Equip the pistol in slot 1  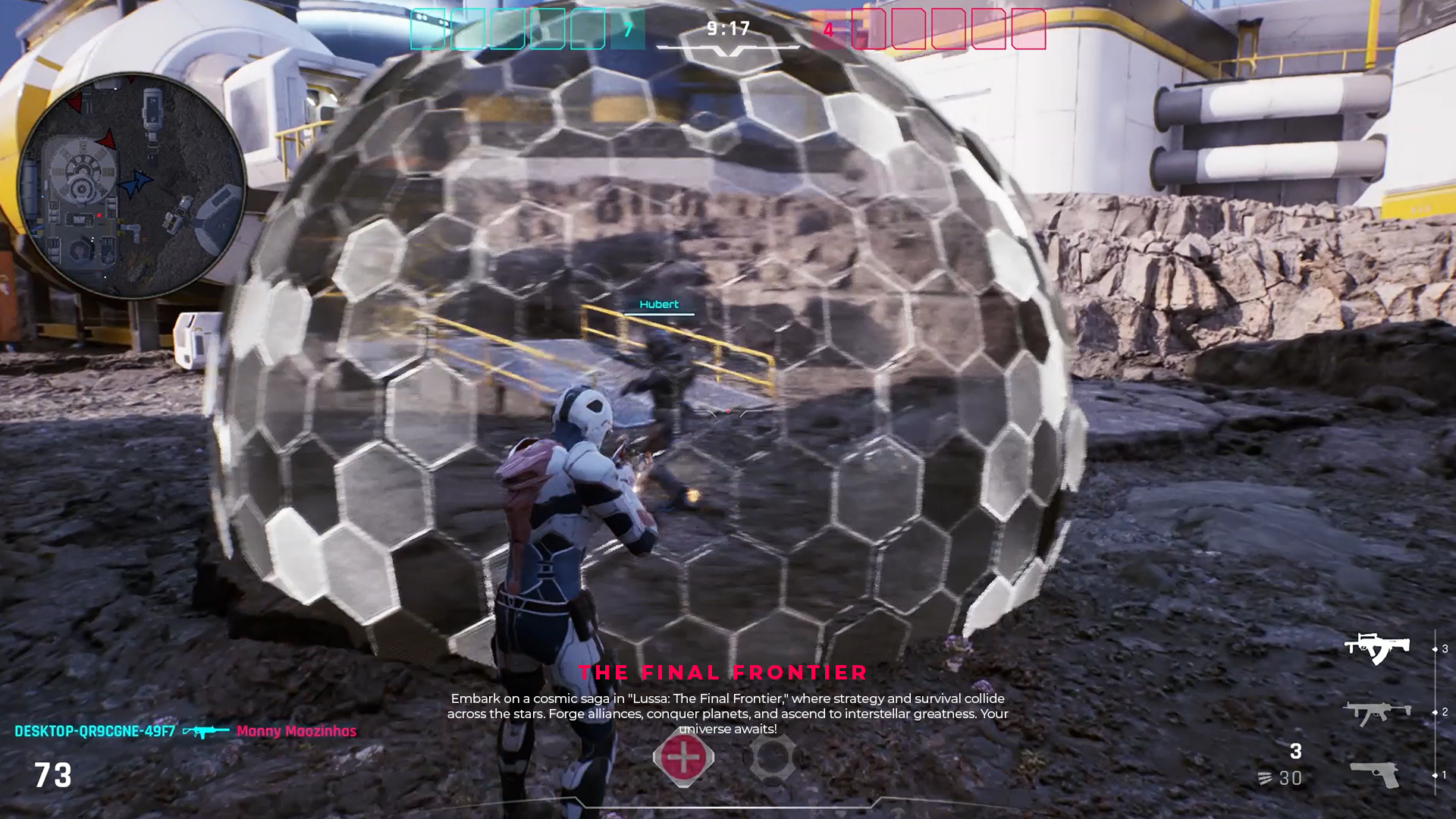pyautogui.click(x=1376, y=775)
